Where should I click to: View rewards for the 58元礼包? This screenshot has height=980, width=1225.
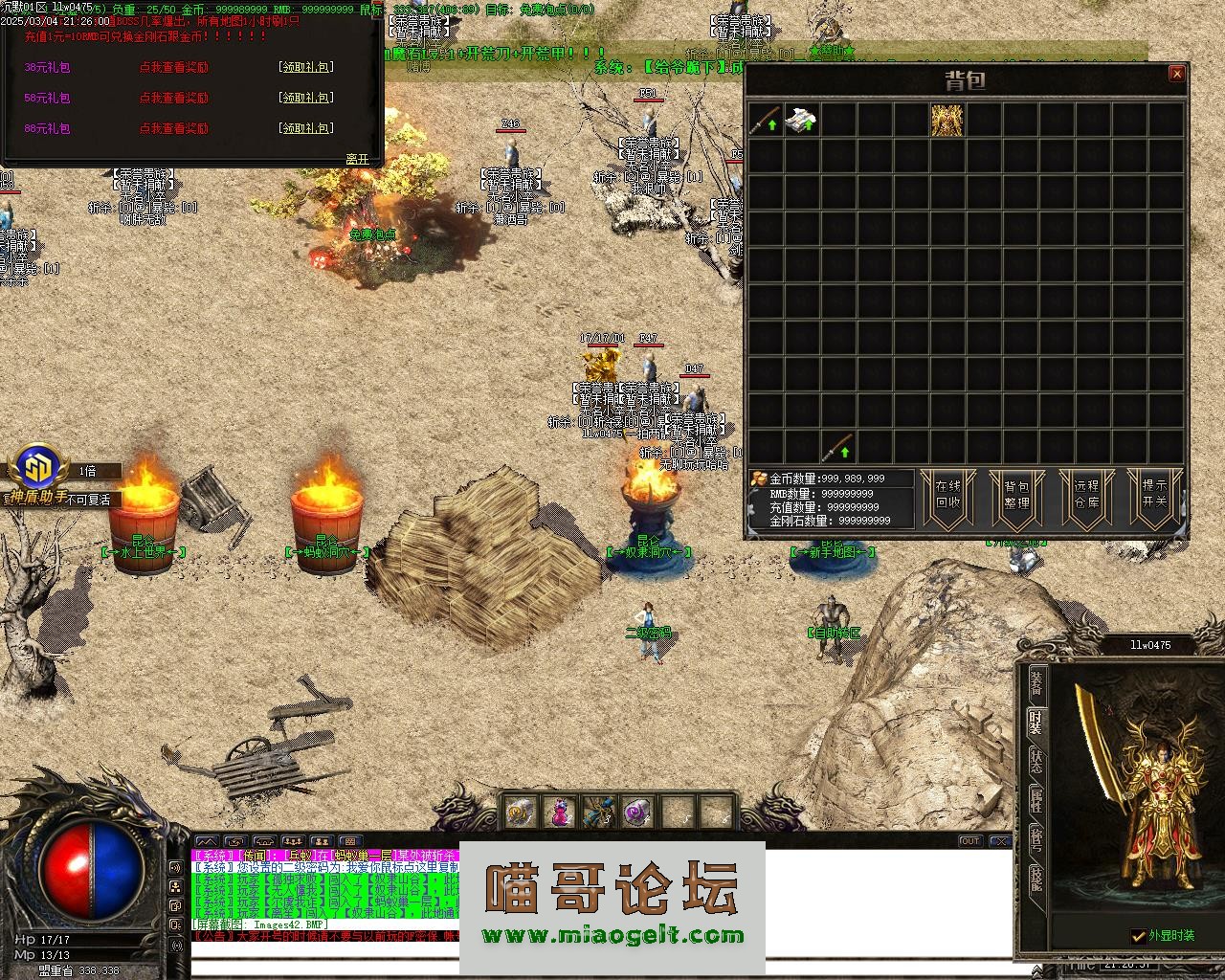pos(173,98)
